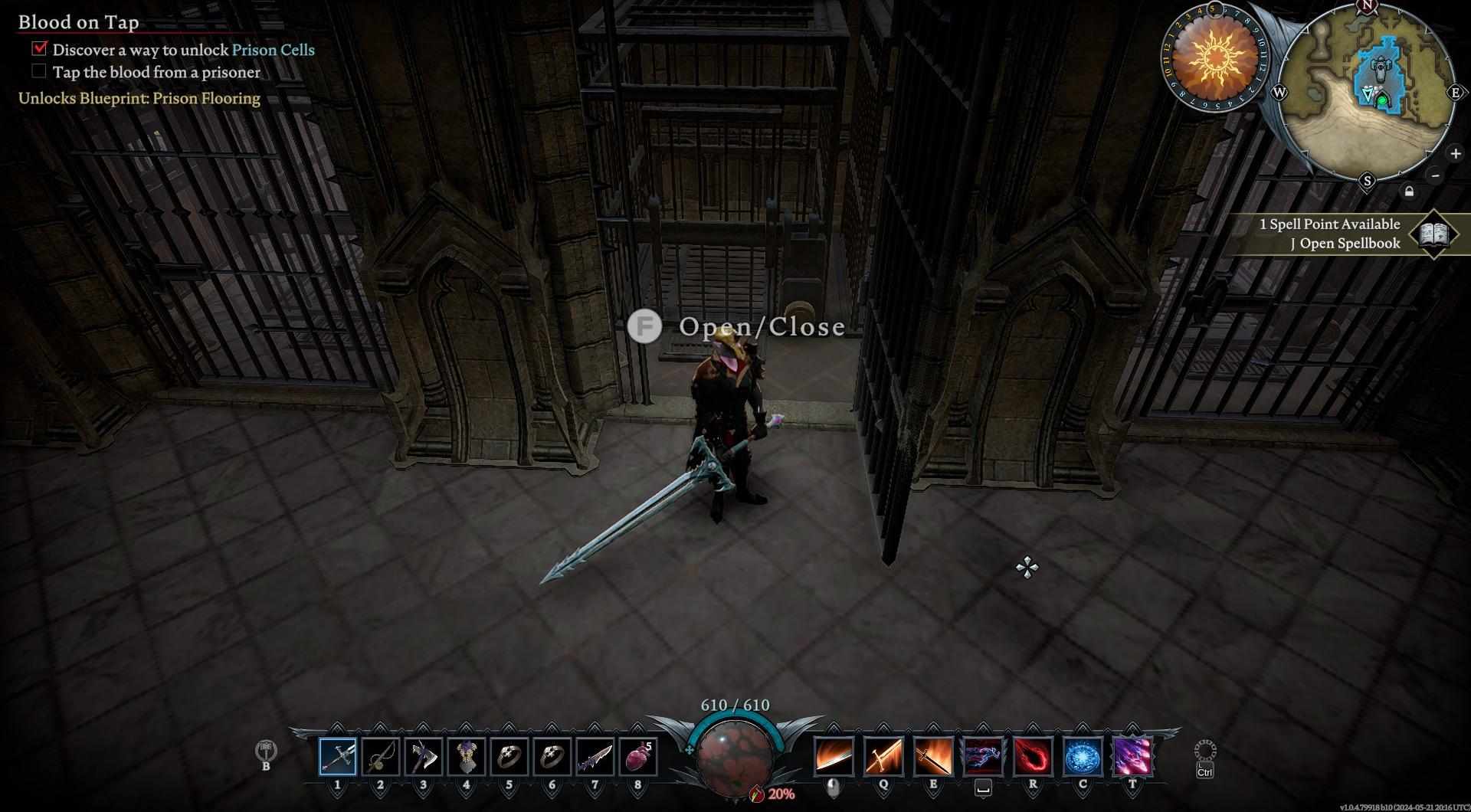The image size is (1471, 812).
Task: Pick the jagged dagger hotbar slot
Action: tap(595, 757)
